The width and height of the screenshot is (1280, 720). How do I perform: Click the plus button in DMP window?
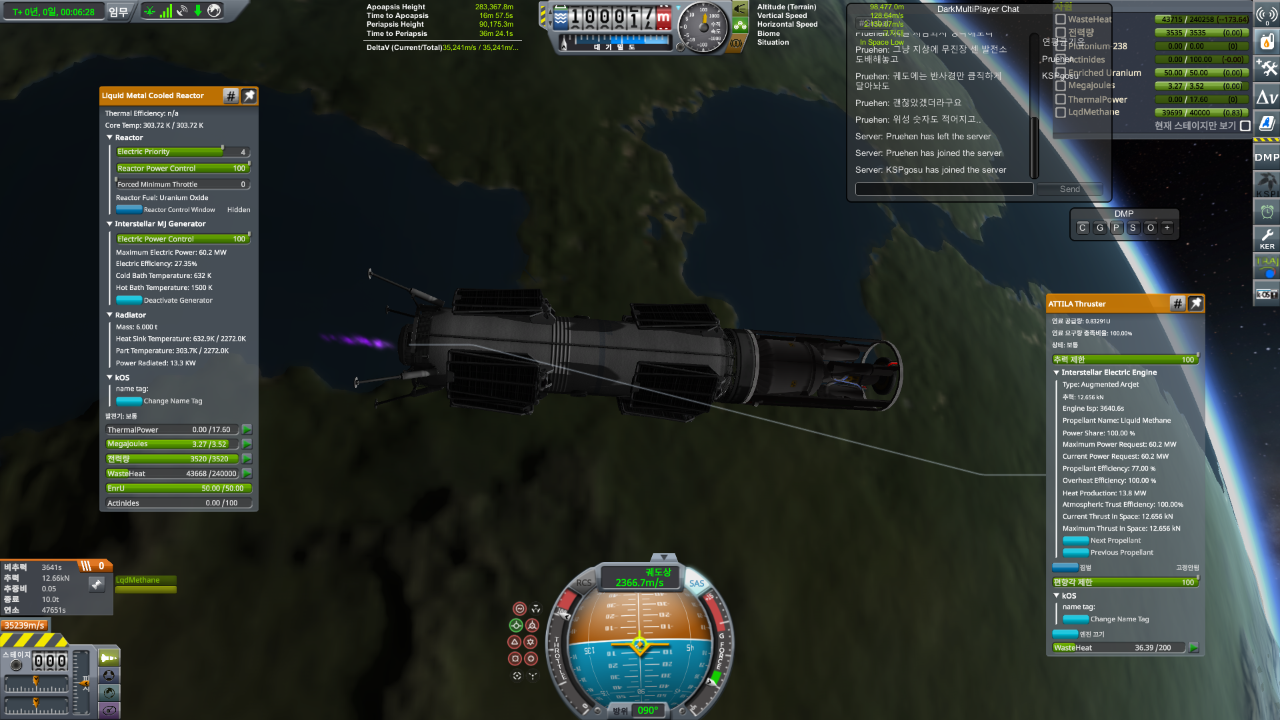[1166, 228]
